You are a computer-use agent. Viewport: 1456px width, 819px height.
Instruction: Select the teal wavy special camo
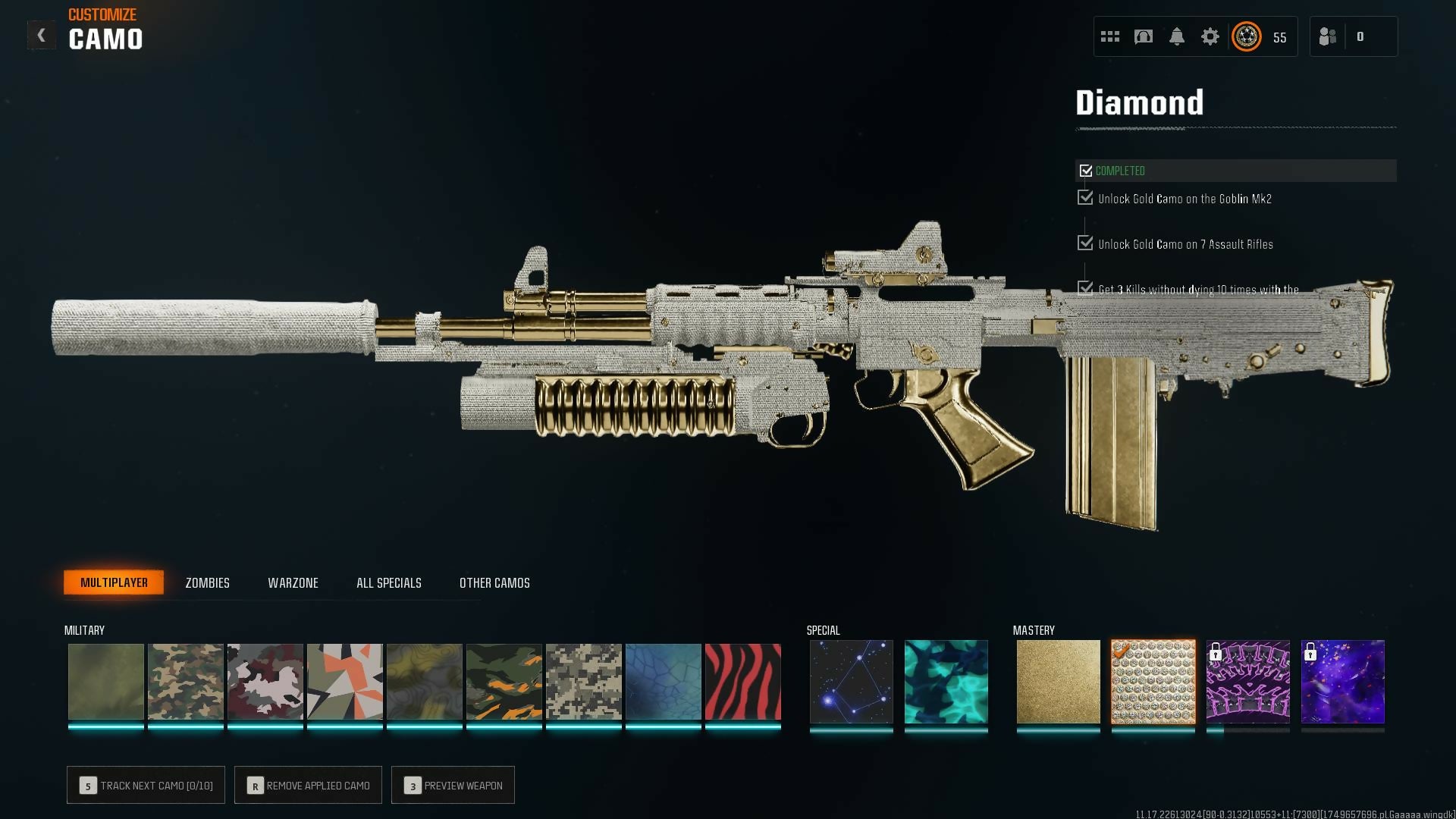click(x=946, y=682)
